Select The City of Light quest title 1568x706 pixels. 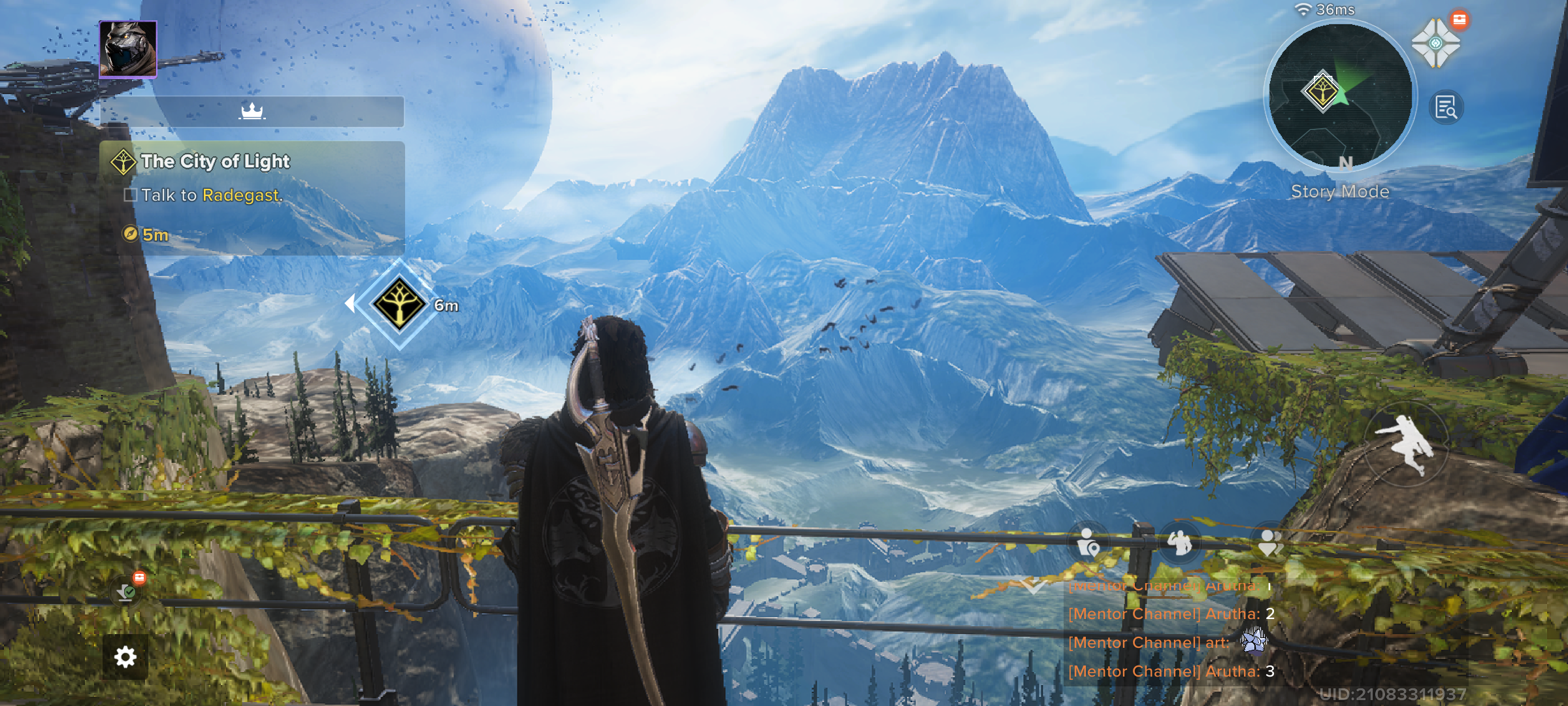coord(216,161)
